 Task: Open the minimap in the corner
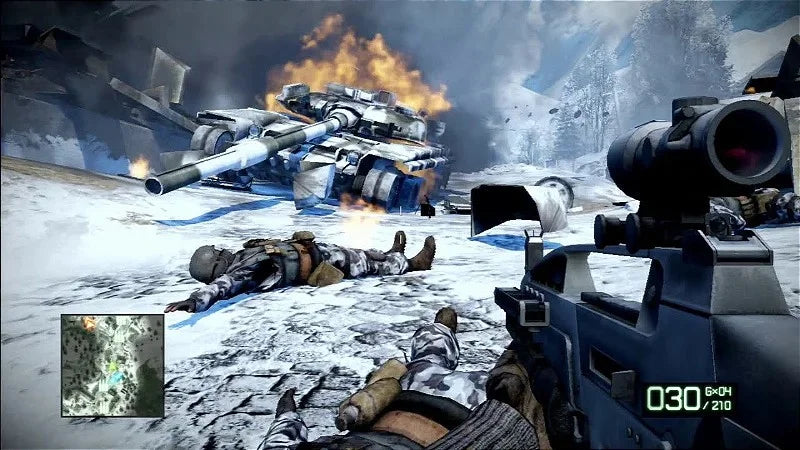pyautogui.click(x=112, y=365)
